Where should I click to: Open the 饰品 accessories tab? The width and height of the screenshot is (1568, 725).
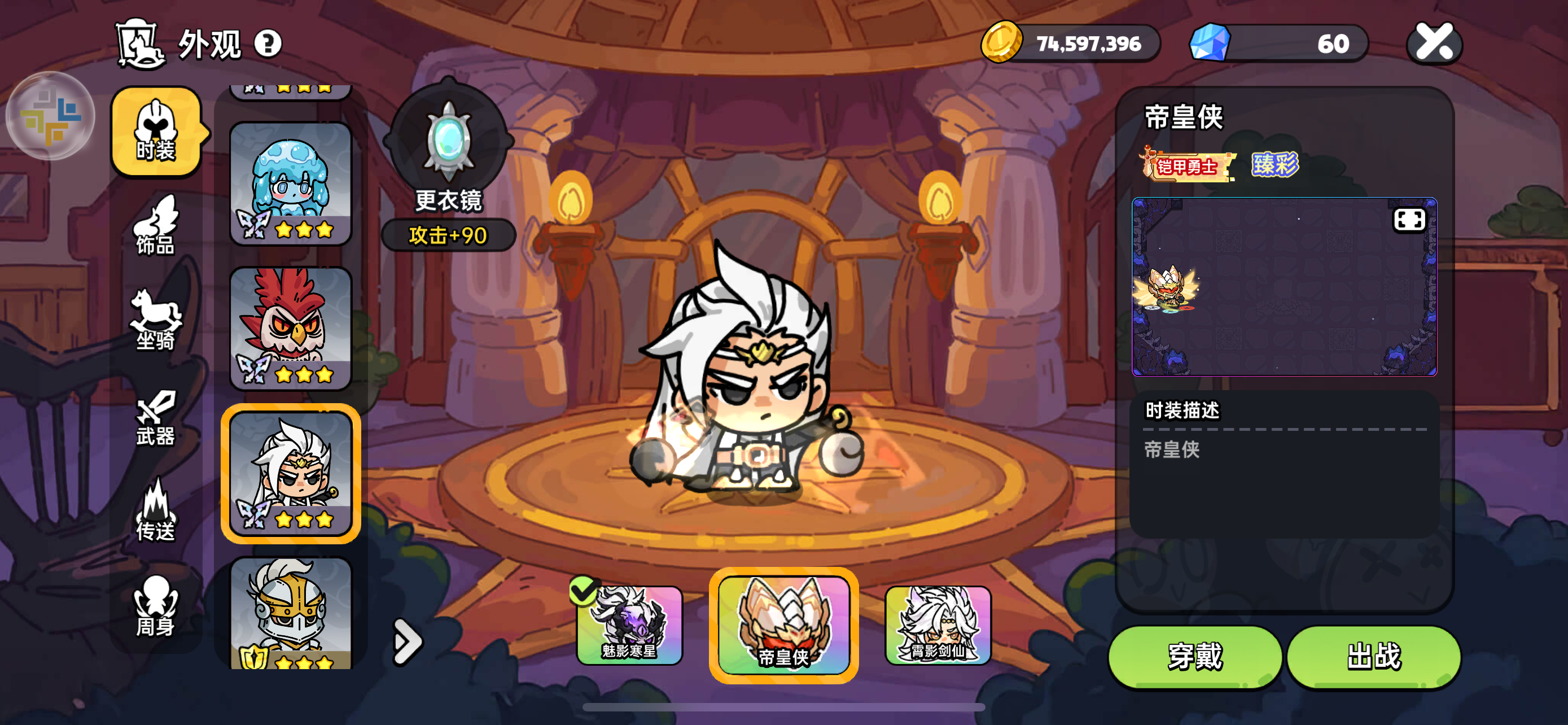pyautogui.click(x=156, y=226)
